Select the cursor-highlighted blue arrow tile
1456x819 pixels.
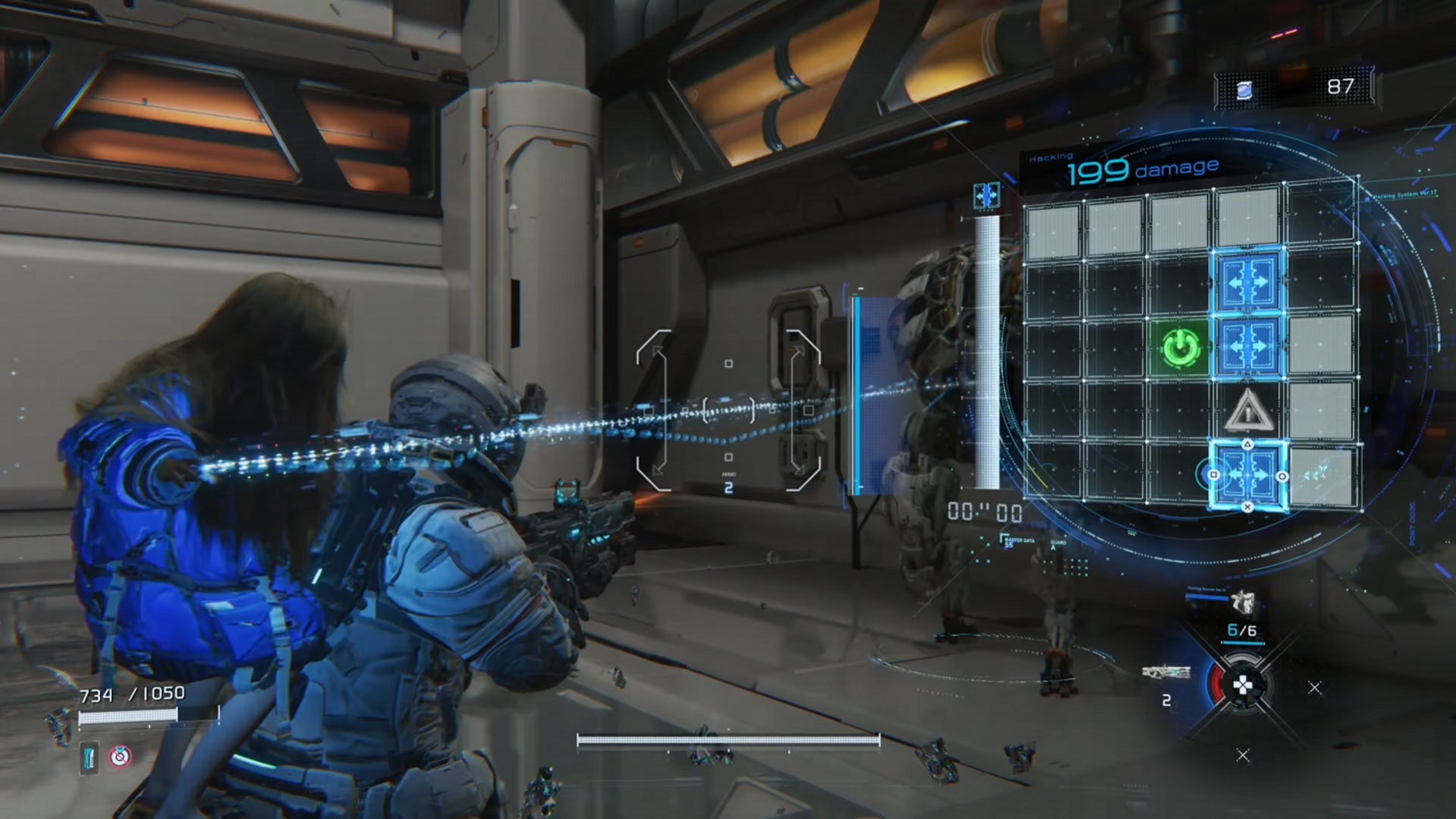point(1248,475)
